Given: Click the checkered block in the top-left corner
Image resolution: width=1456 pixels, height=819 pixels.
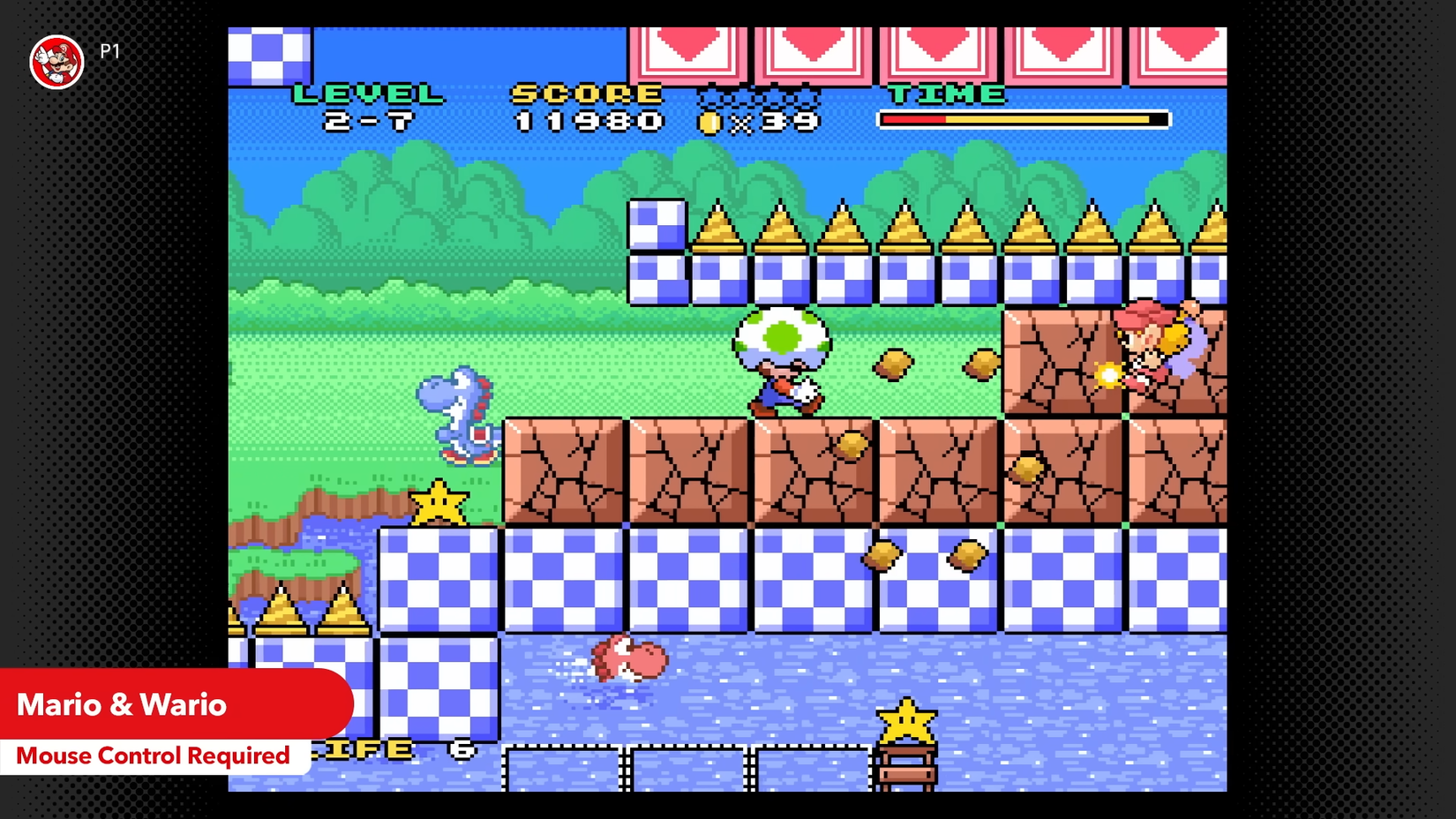Looking at the screenshot, I should coord(267,56).
